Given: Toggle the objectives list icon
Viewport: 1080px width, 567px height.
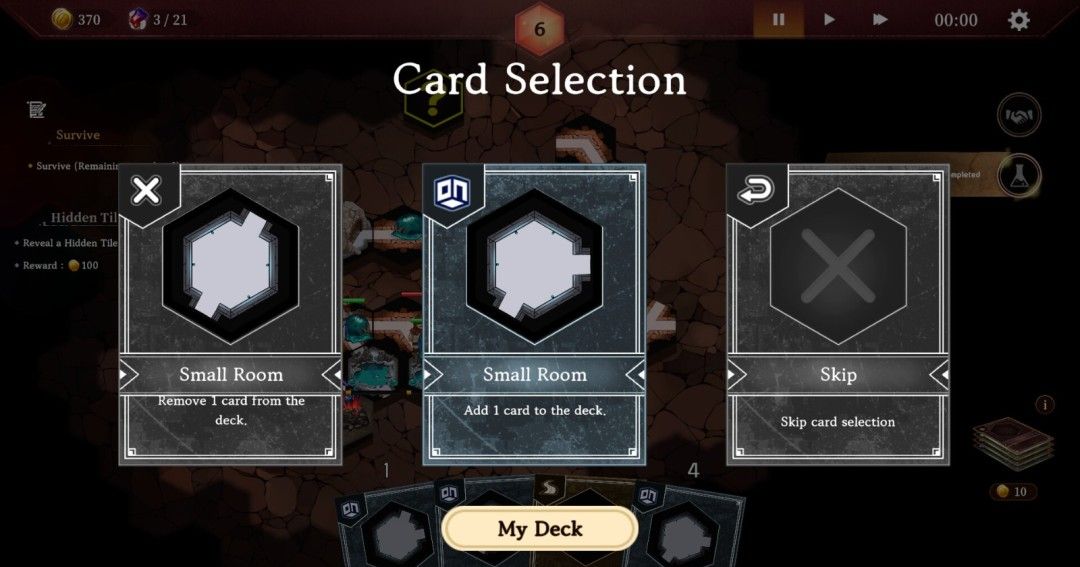Looking at the screenshot, I should pyautogui.click(x=37, y=110).
